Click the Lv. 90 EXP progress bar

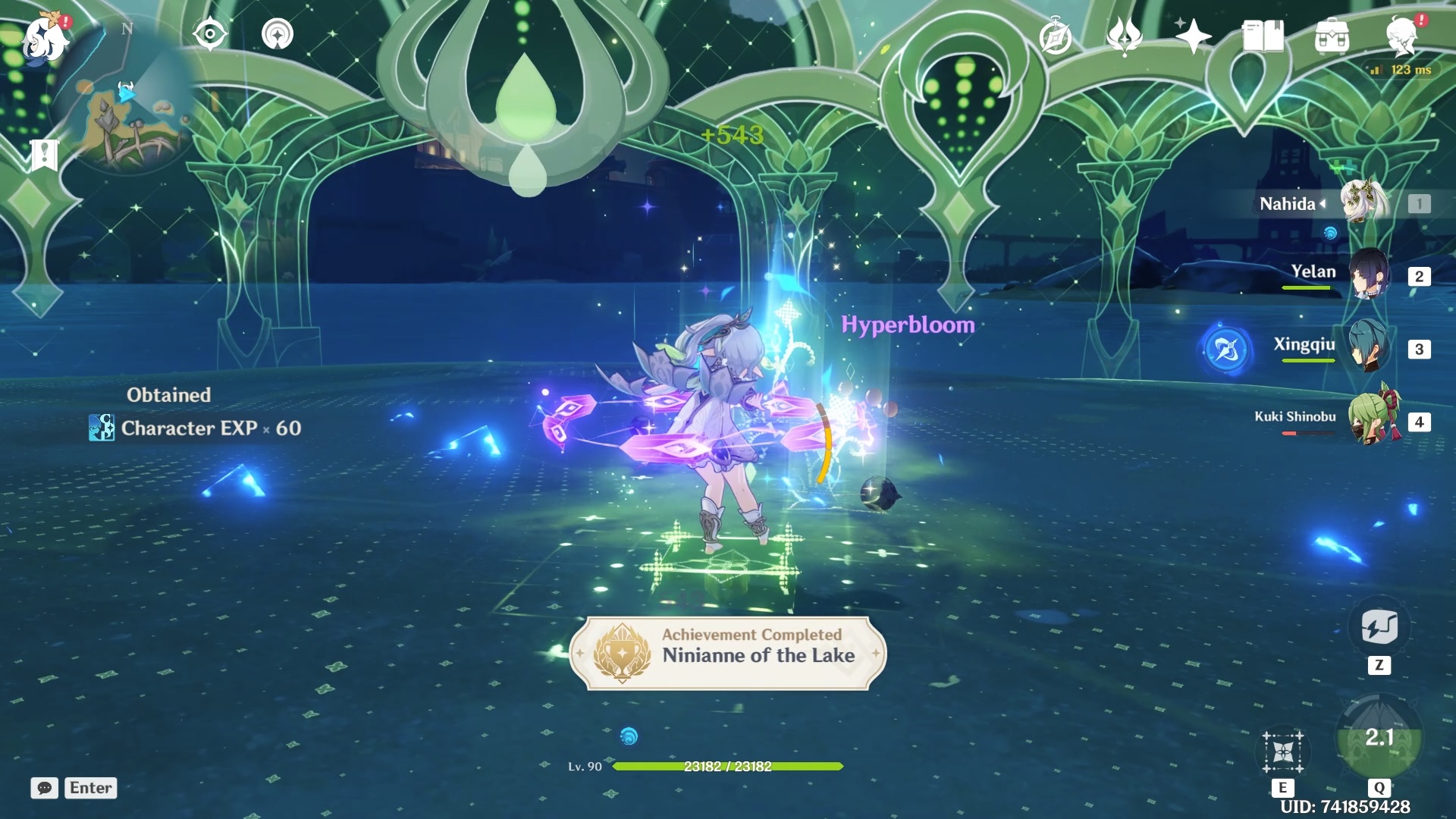coord(726,767)
